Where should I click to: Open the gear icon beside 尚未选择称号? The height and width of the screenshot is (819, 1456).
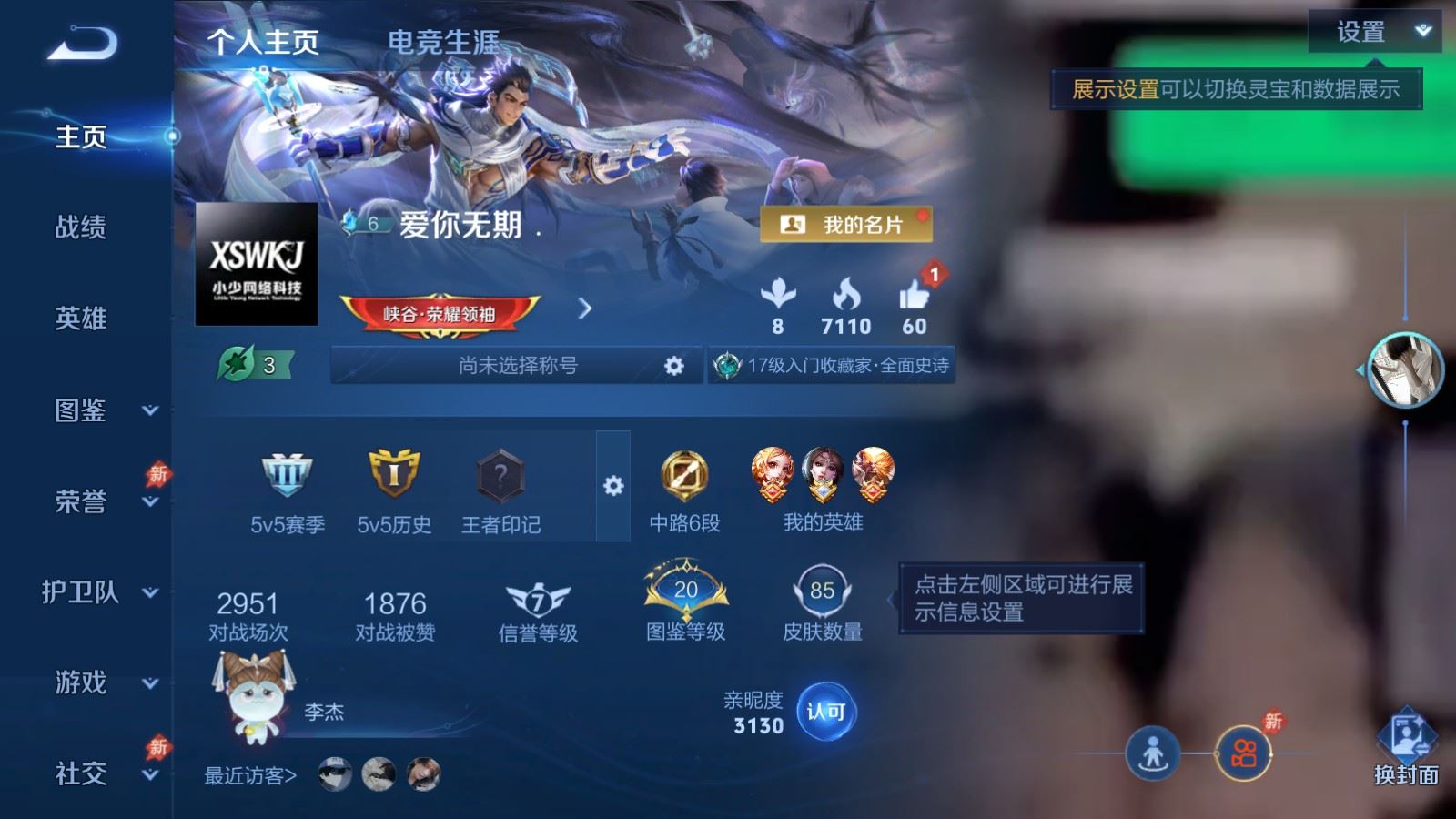pyautogui.click(x=674, y=365)
